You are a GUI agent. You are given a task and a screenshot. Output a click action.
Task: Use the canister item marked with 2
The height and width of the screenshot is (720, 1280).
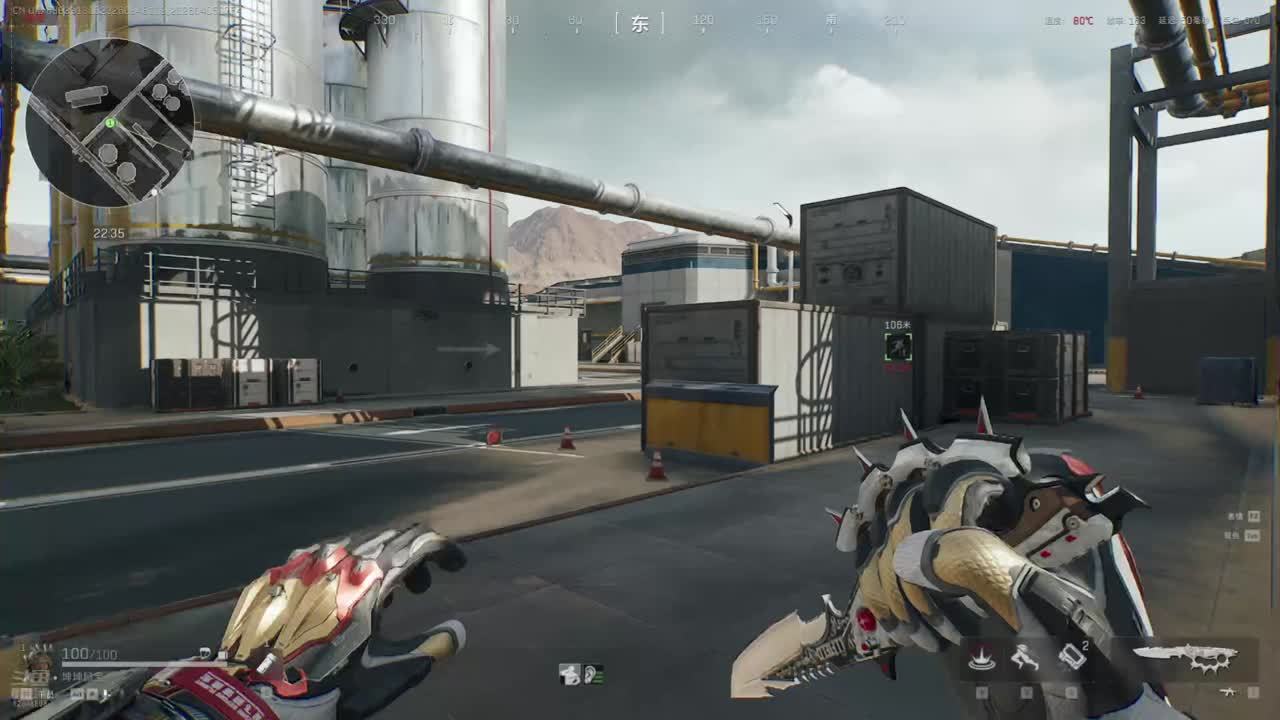point(1071,658)
